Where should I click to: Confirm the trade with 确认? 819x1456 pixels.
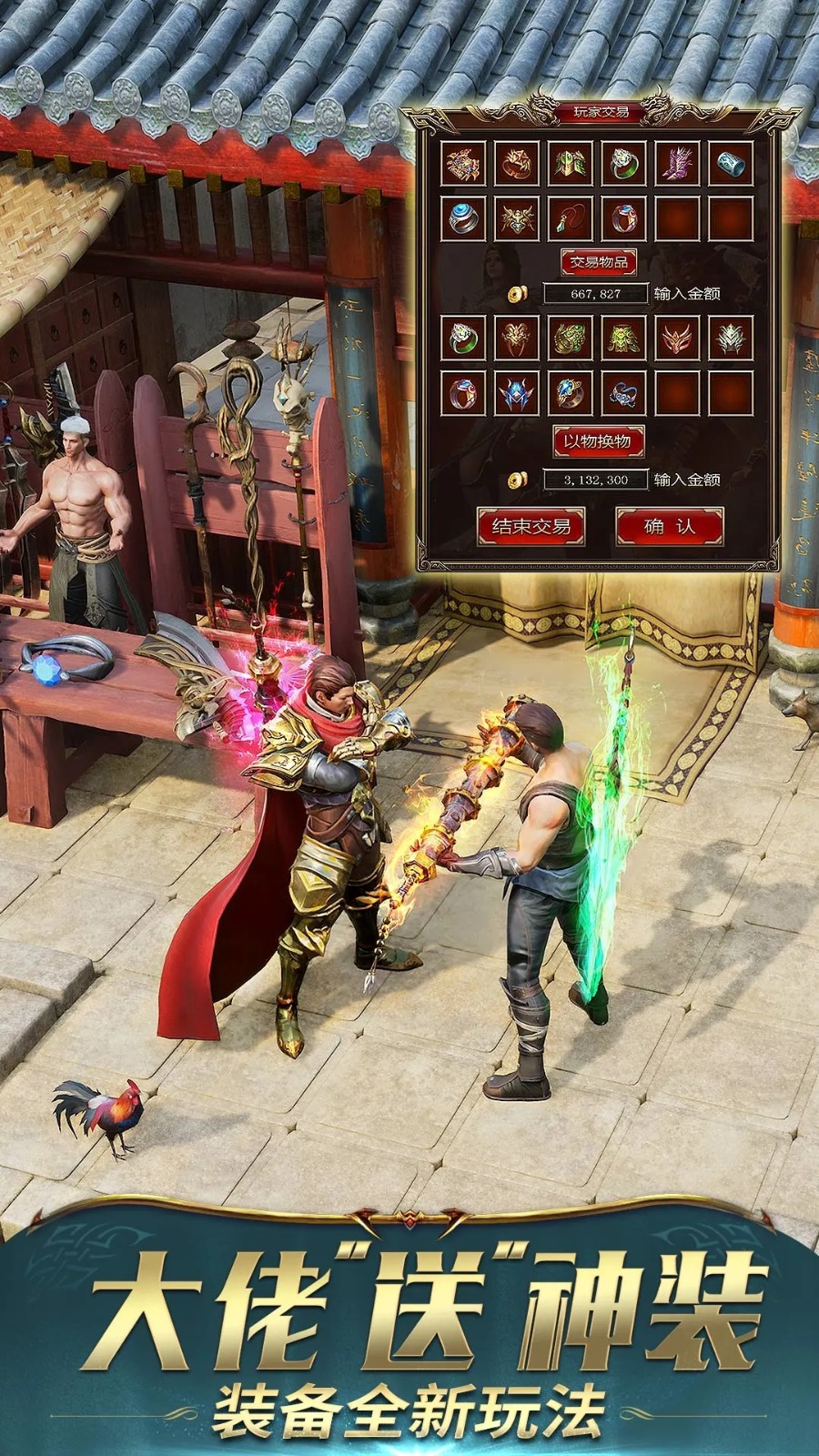[x=669, y=526]
